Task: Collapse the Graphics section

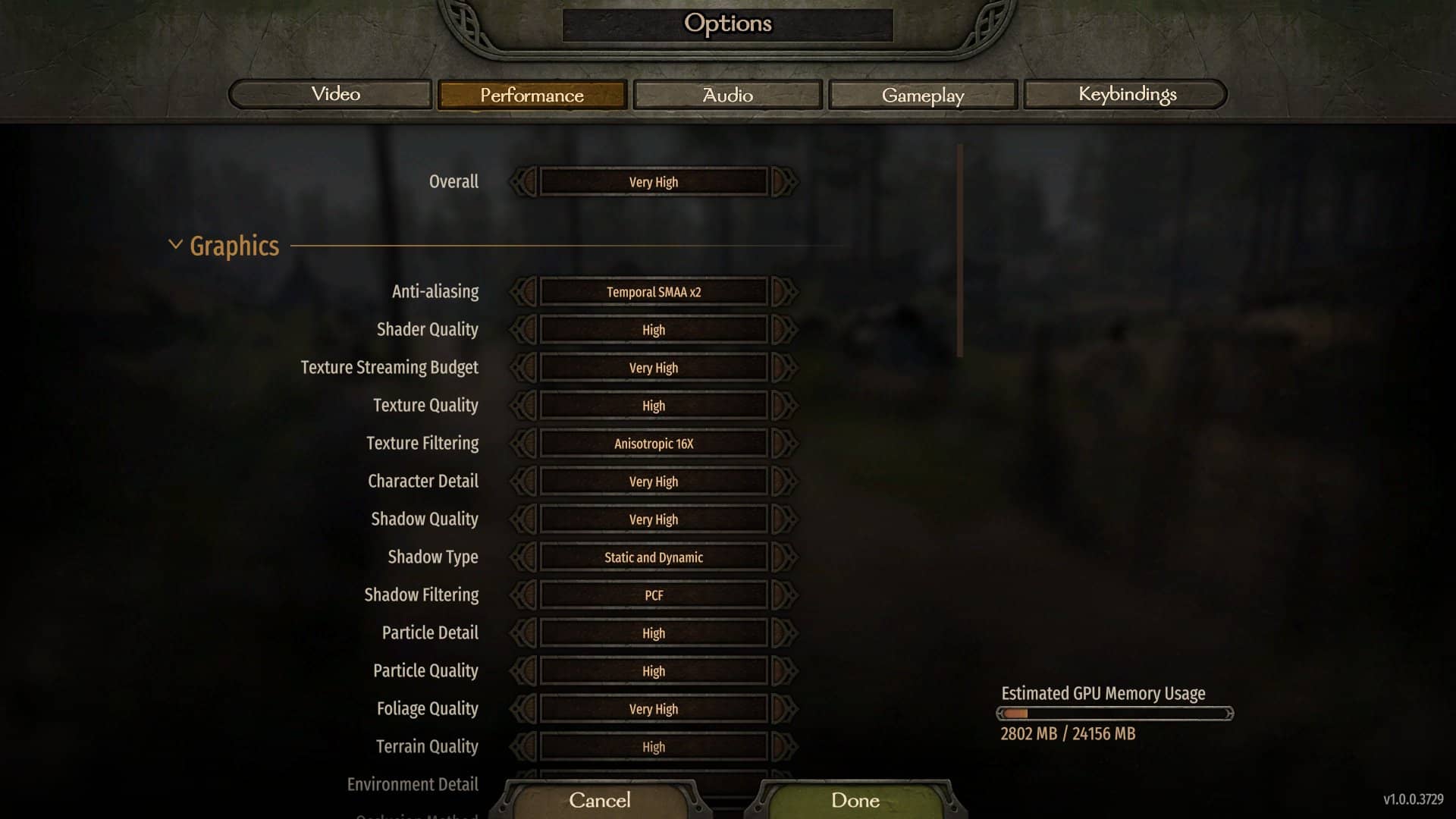Action: tap(175, 244)
